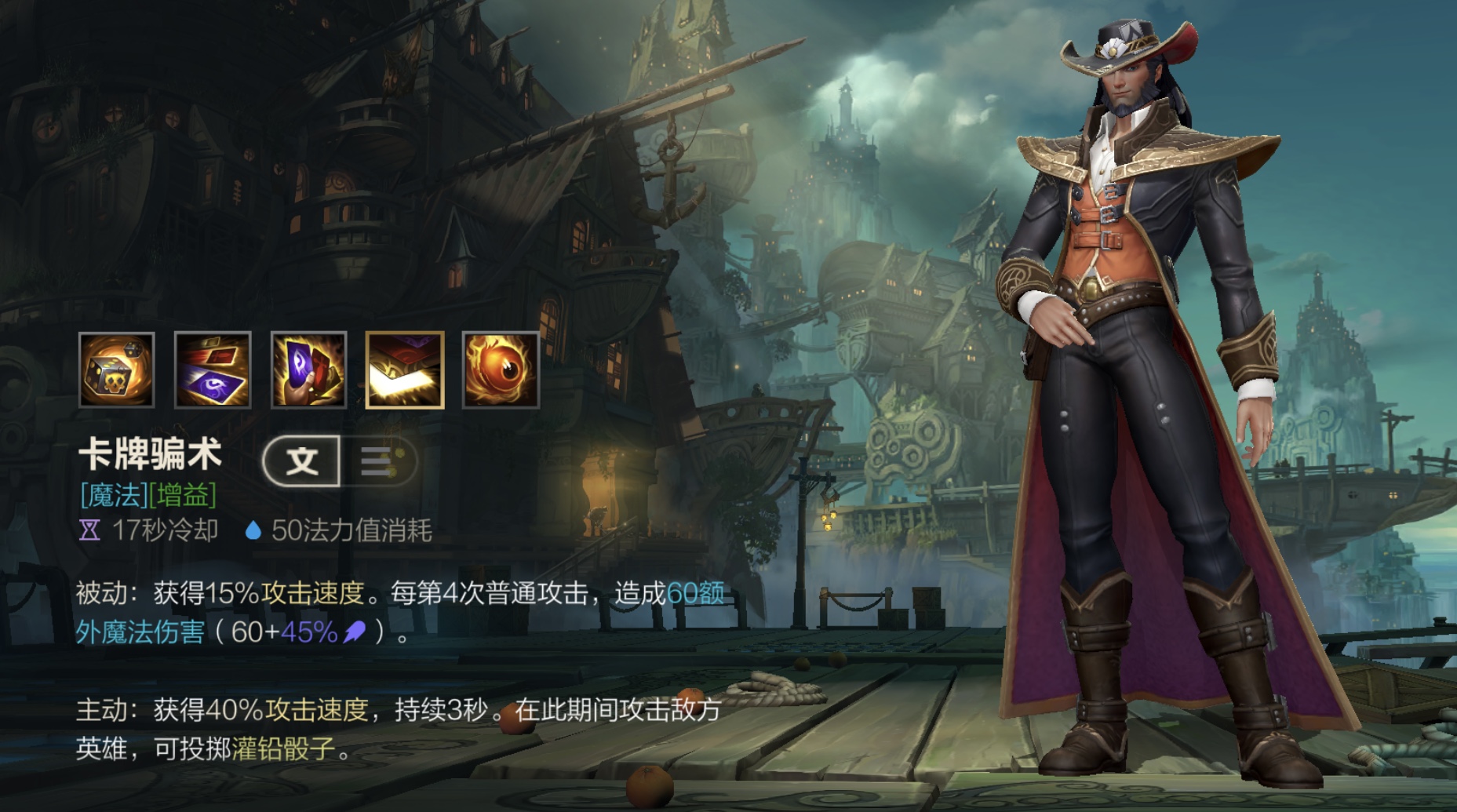Open the Destiny fiery eye ultimate icon

(501, 370)
